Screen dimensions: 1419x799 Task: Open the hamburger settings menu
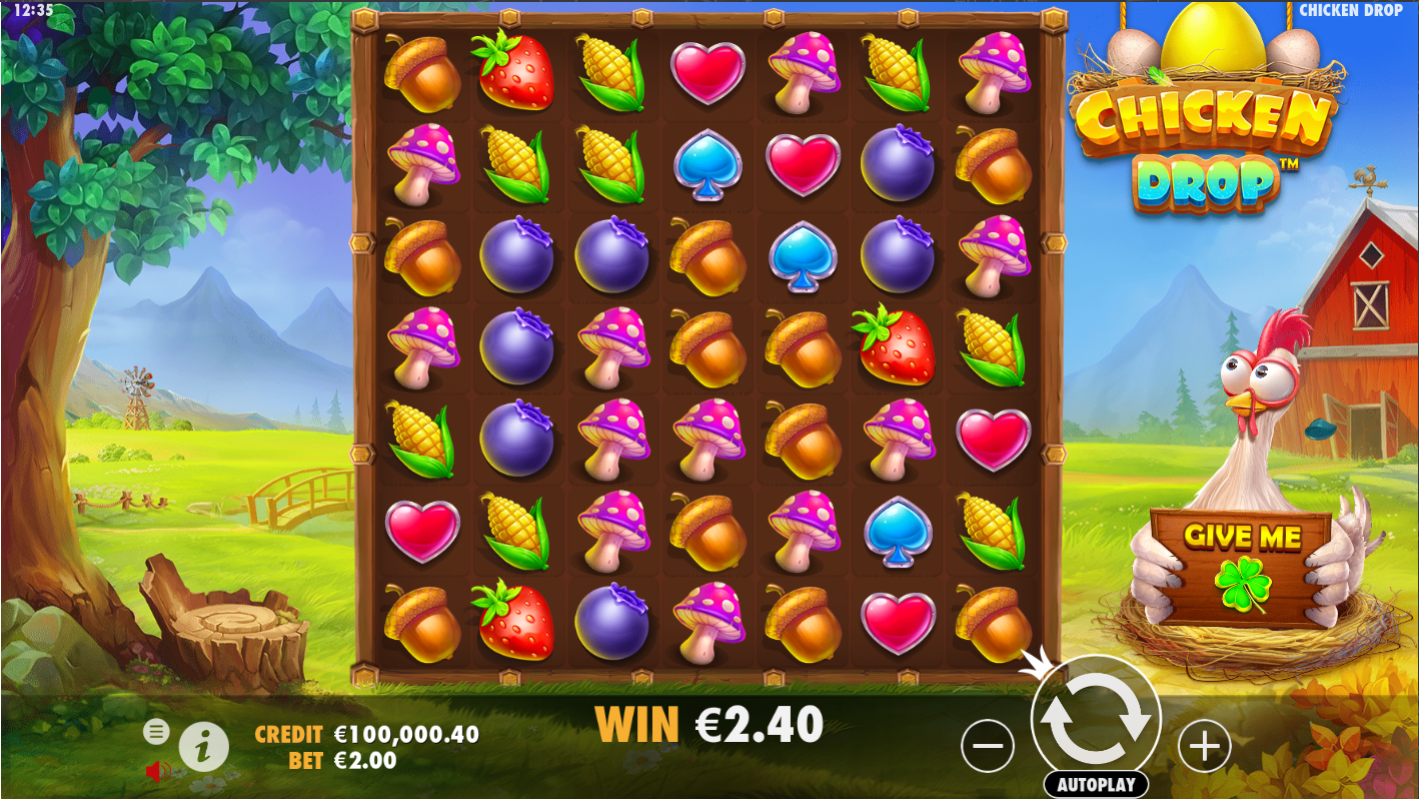156,731
